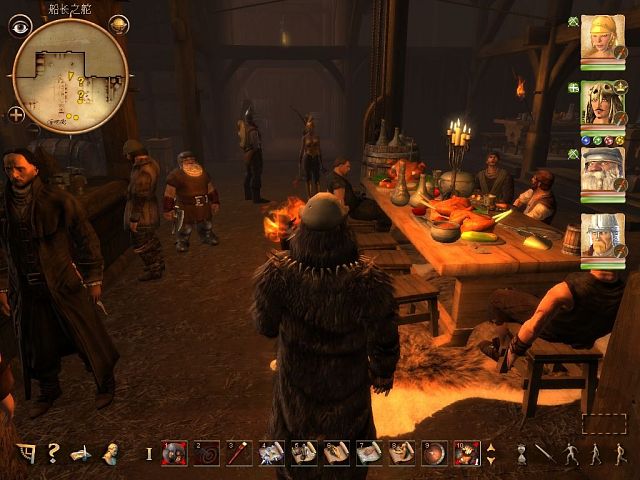Viewport: 640px width, 480px height.
Task: Toggle the weapon draw sword icon
Action: 545,453
